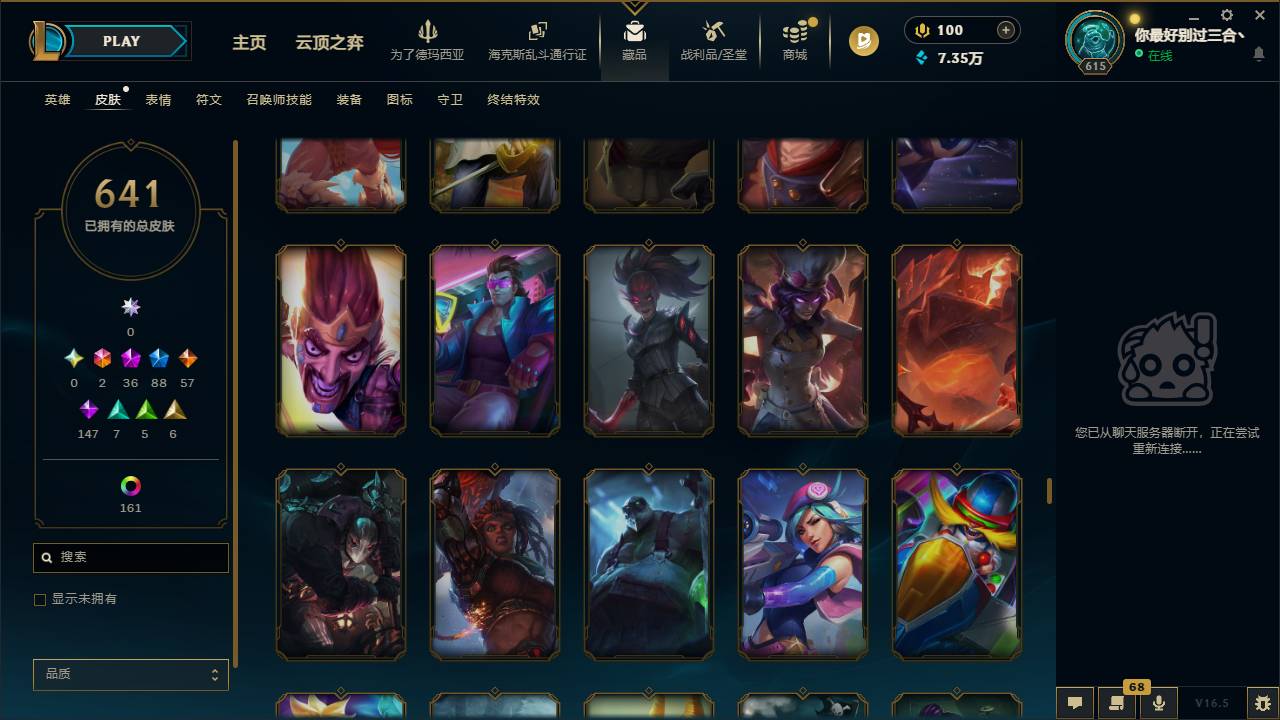The width and height of the screenshot is (1280, 720).
Task: Open the chat icon with 68 notifications
Action: coord(1118,702)
